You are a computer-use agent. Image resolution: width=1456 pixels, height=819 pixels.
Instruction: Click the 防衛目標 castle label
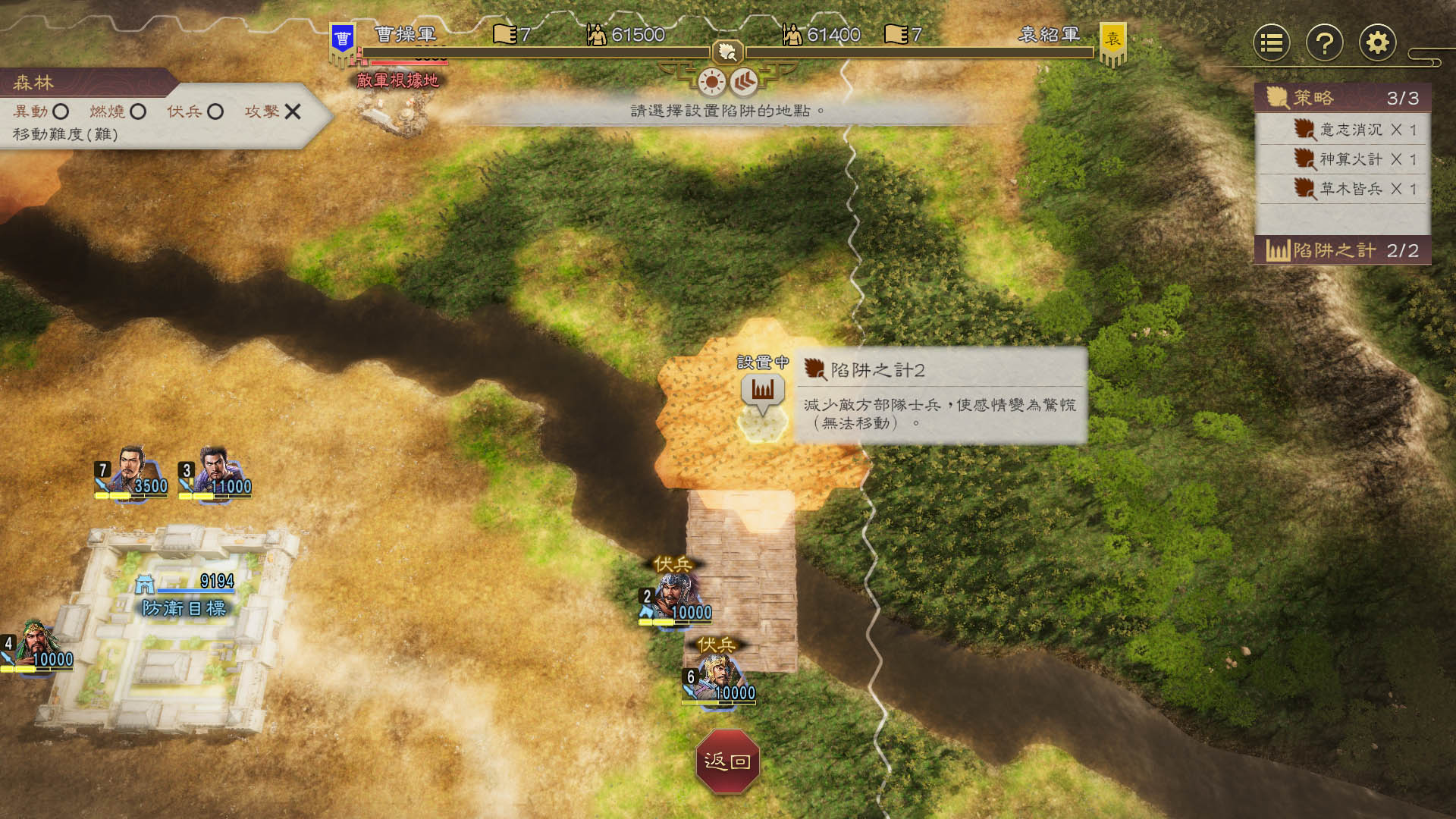point(184,607)
